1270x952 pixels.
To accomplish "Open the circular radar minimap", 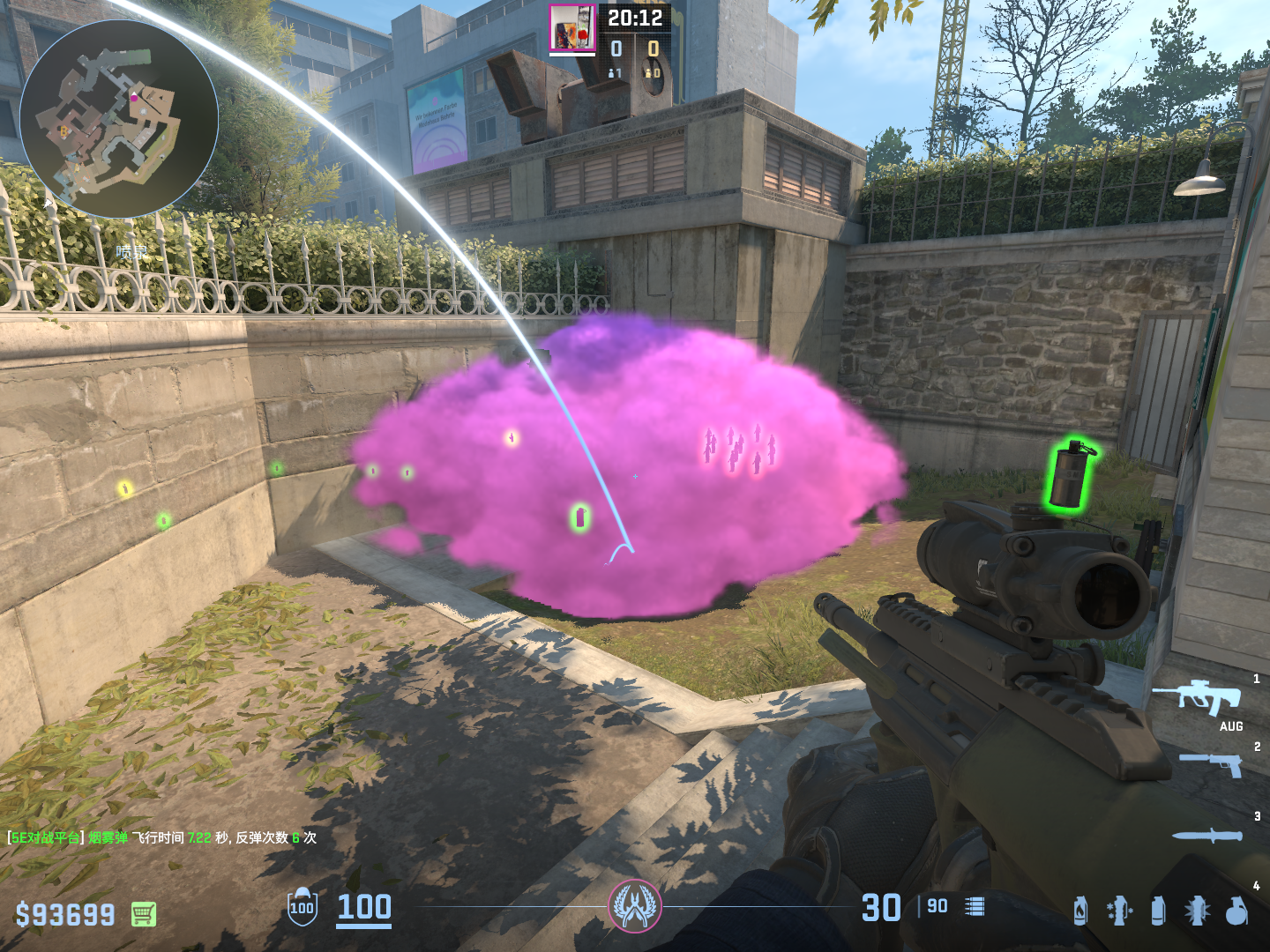I will [x=119, y=119].
